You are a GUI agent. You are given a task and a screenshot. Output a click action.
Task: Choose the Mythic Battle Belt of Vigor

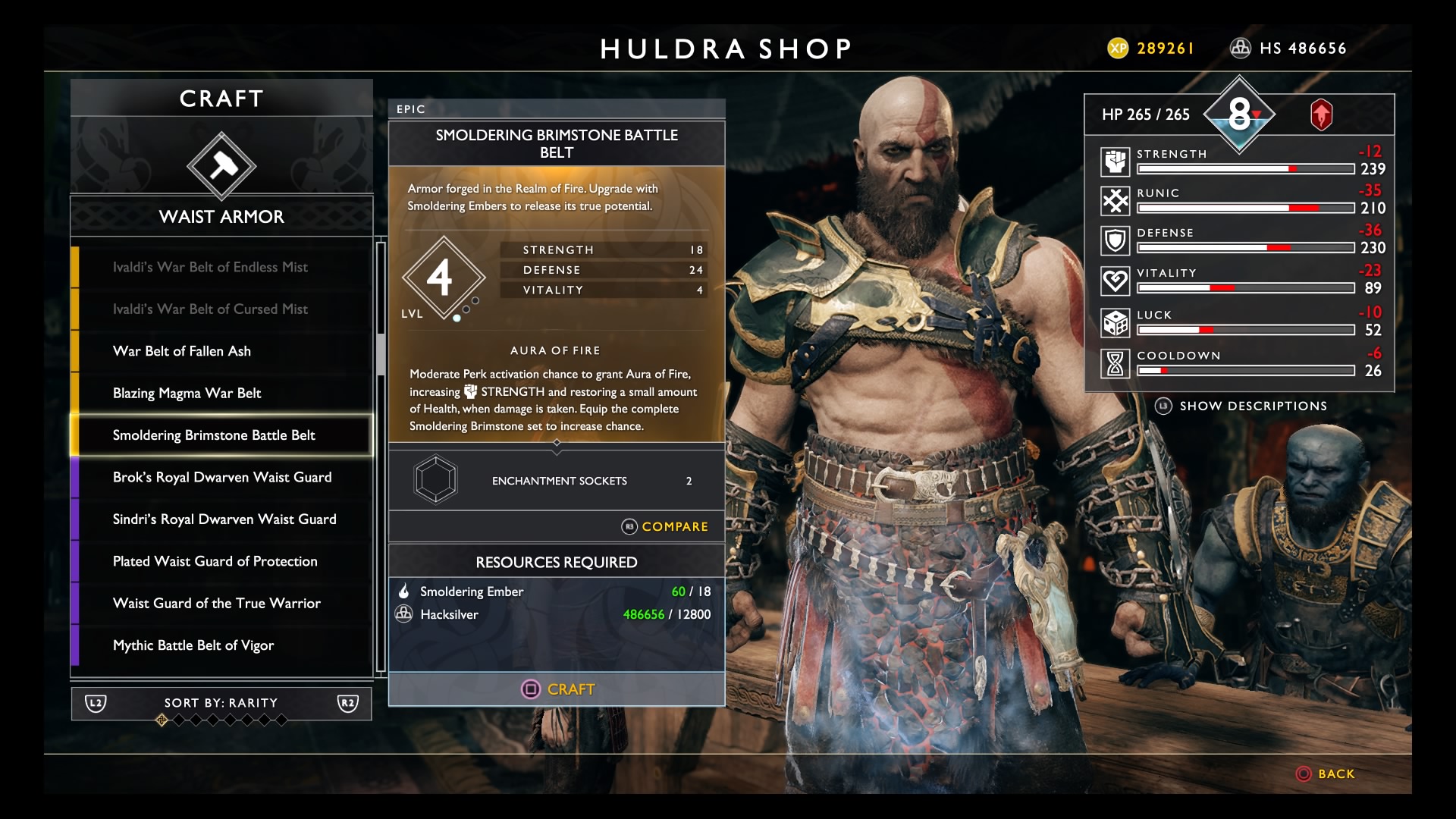193,645
